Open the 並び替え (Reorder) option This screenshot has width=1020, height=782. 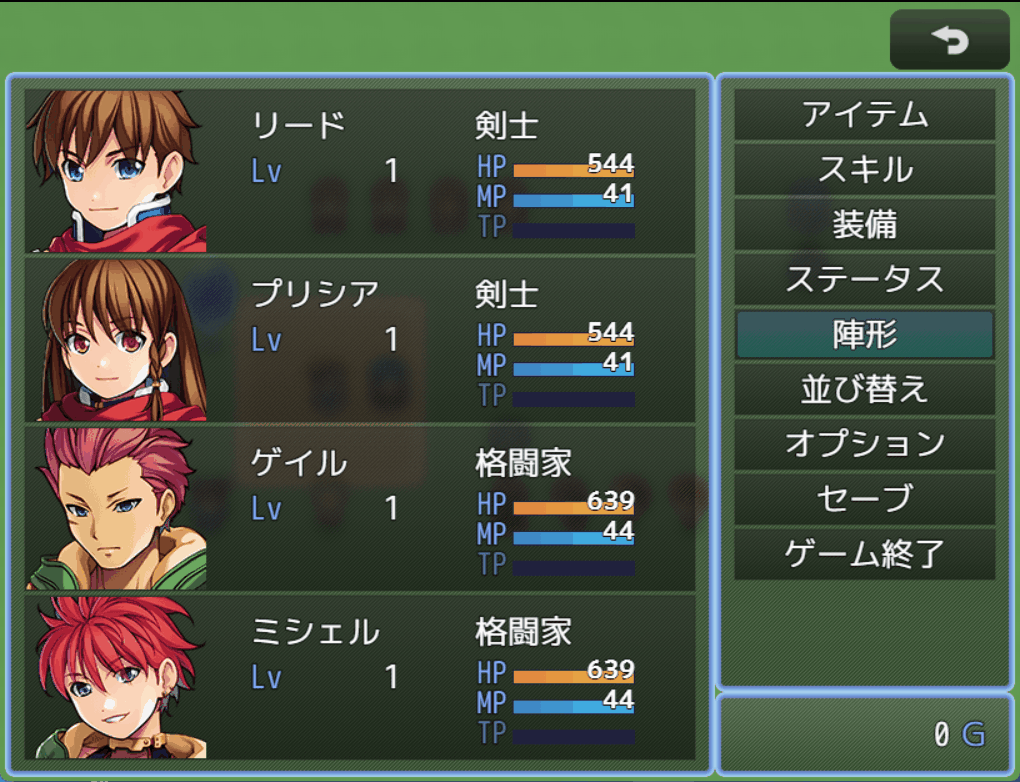point(864,389)
